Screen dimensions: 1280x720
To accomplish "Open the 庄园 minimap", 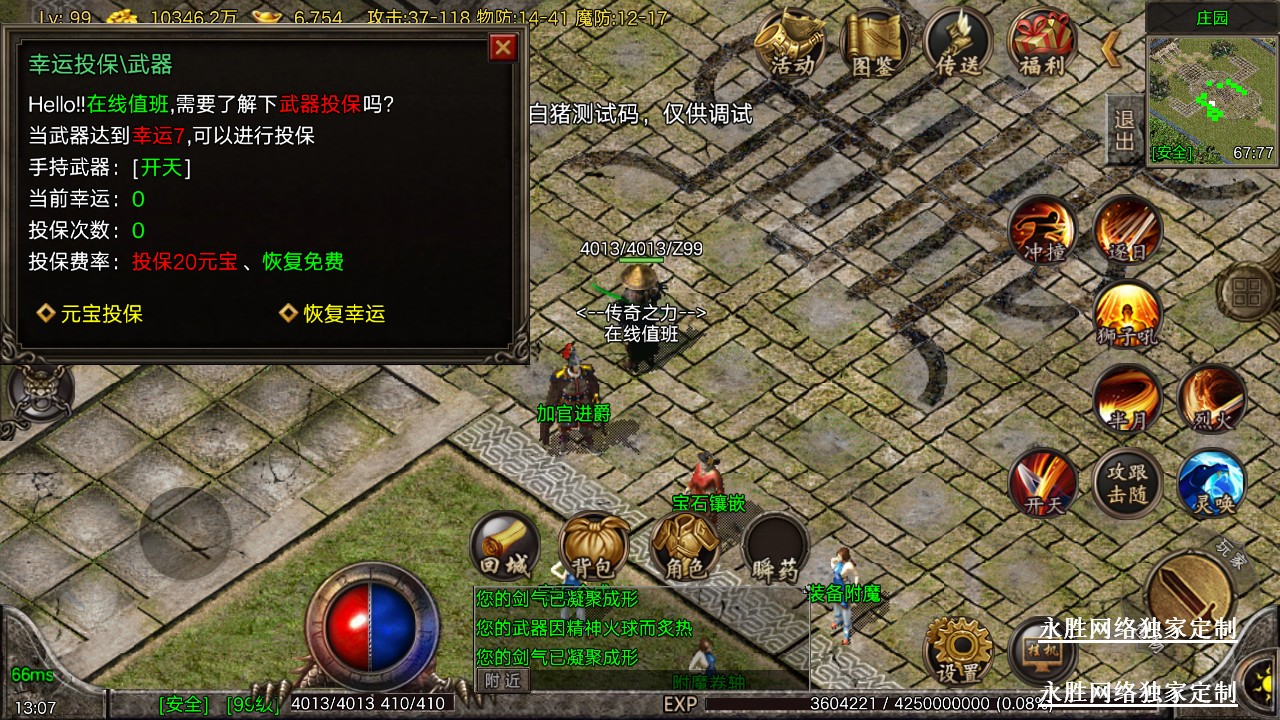I will point(1212,100).
